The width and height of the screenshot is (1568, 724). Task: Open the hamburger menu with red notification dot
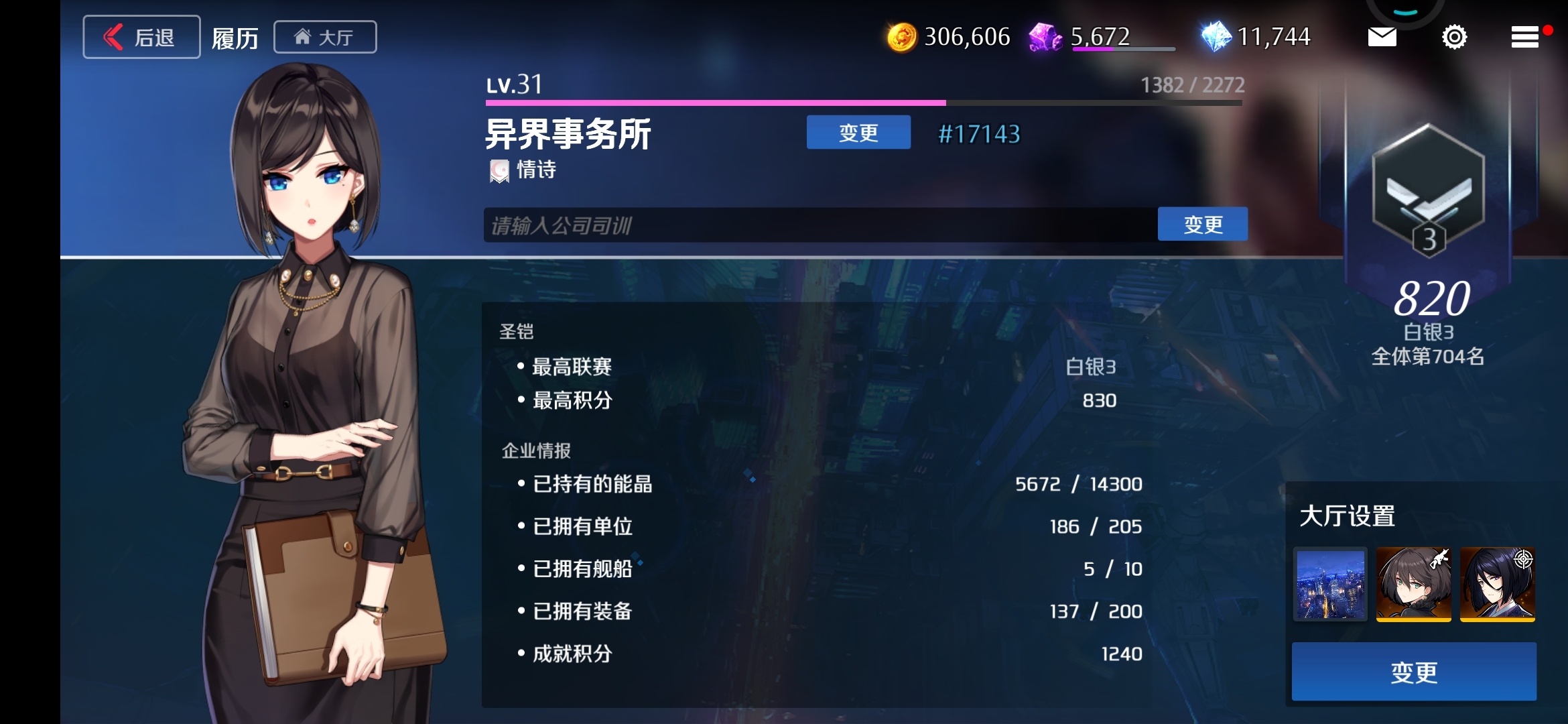click(x=1526, y=38)
